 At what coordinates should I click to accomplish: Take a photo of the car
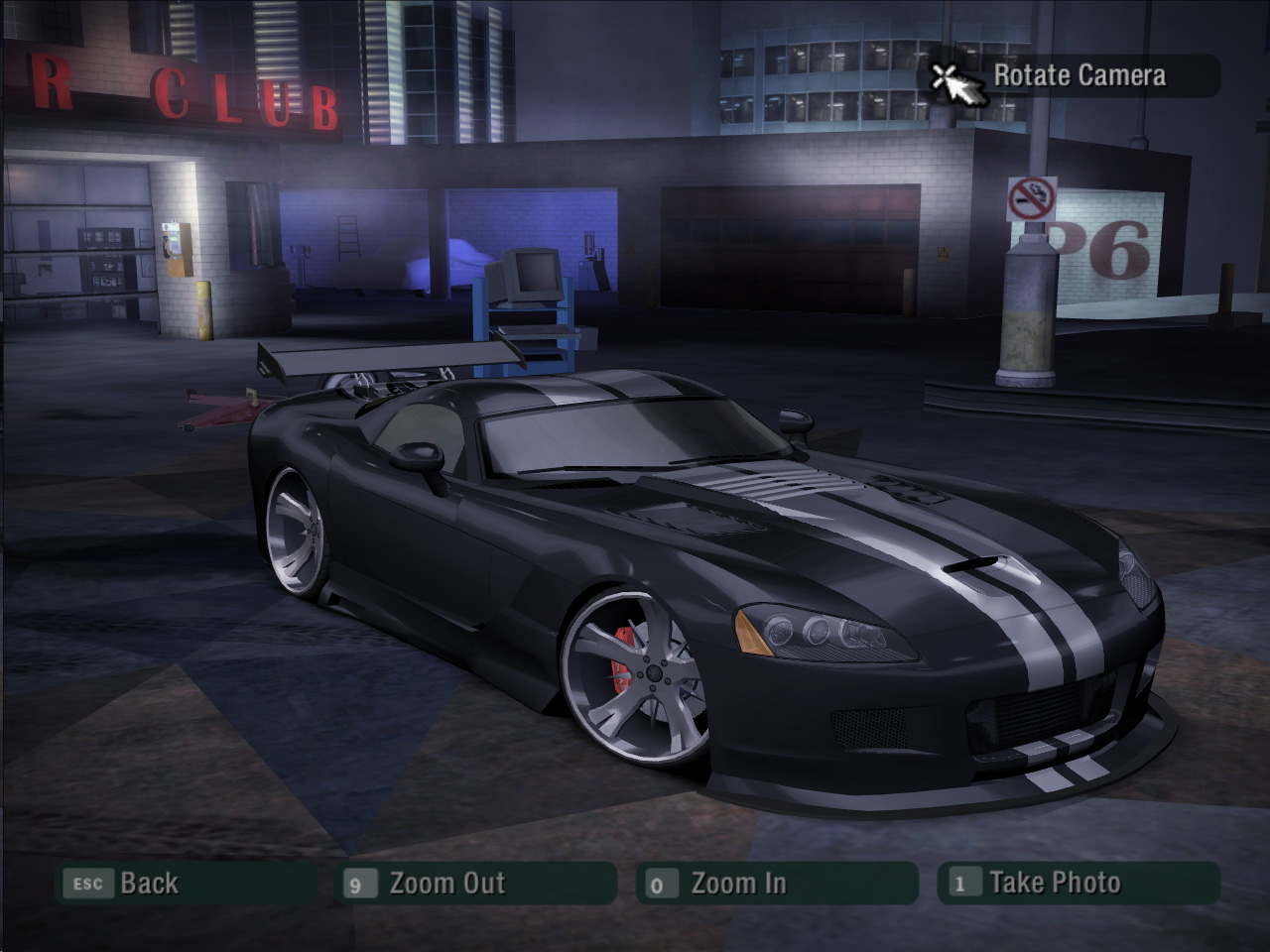(1078, 883)
